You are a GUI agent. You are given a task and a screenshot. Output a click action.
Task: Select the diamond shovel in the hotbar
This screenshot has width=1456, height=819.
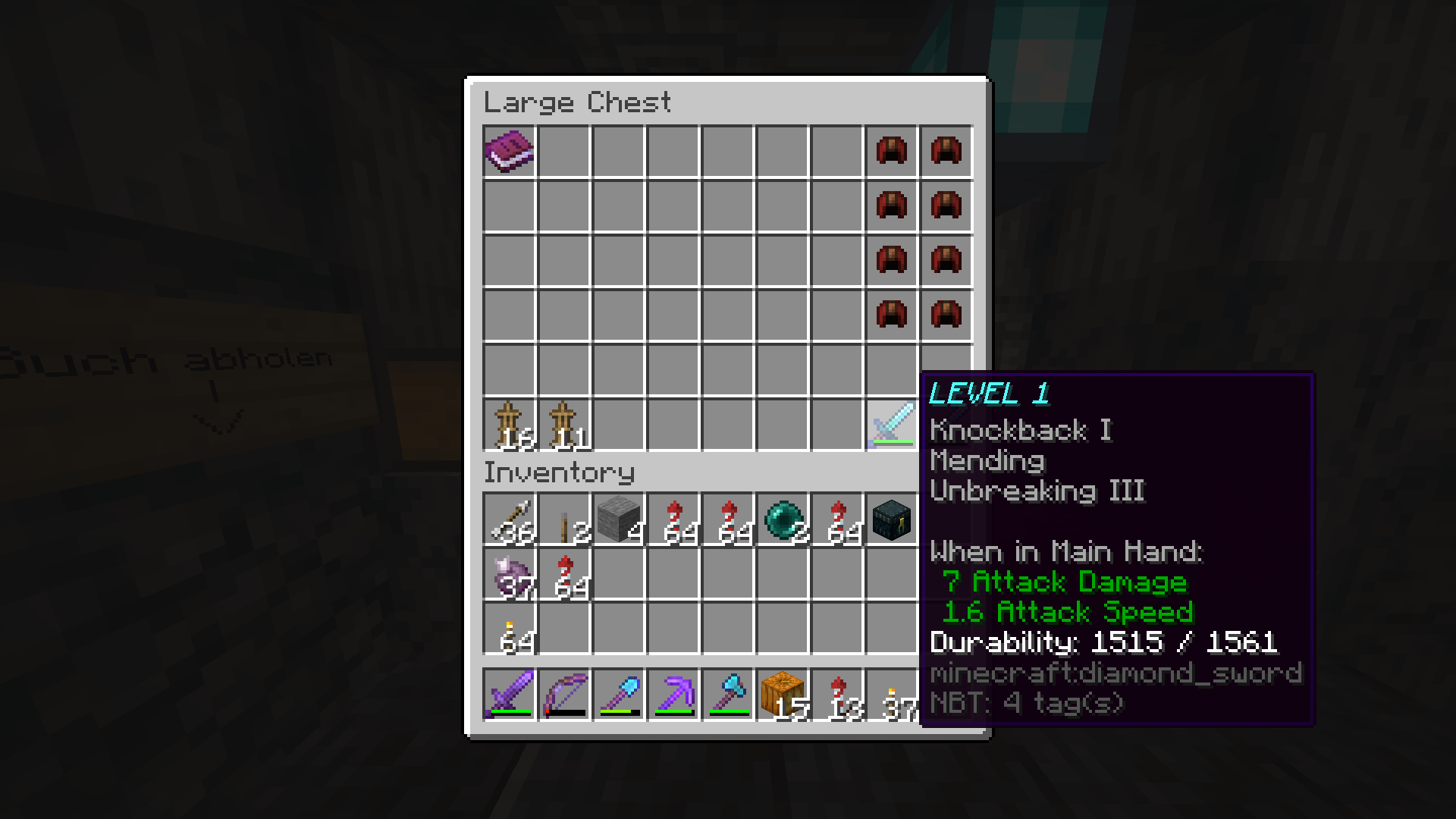[x=618, y=694]
